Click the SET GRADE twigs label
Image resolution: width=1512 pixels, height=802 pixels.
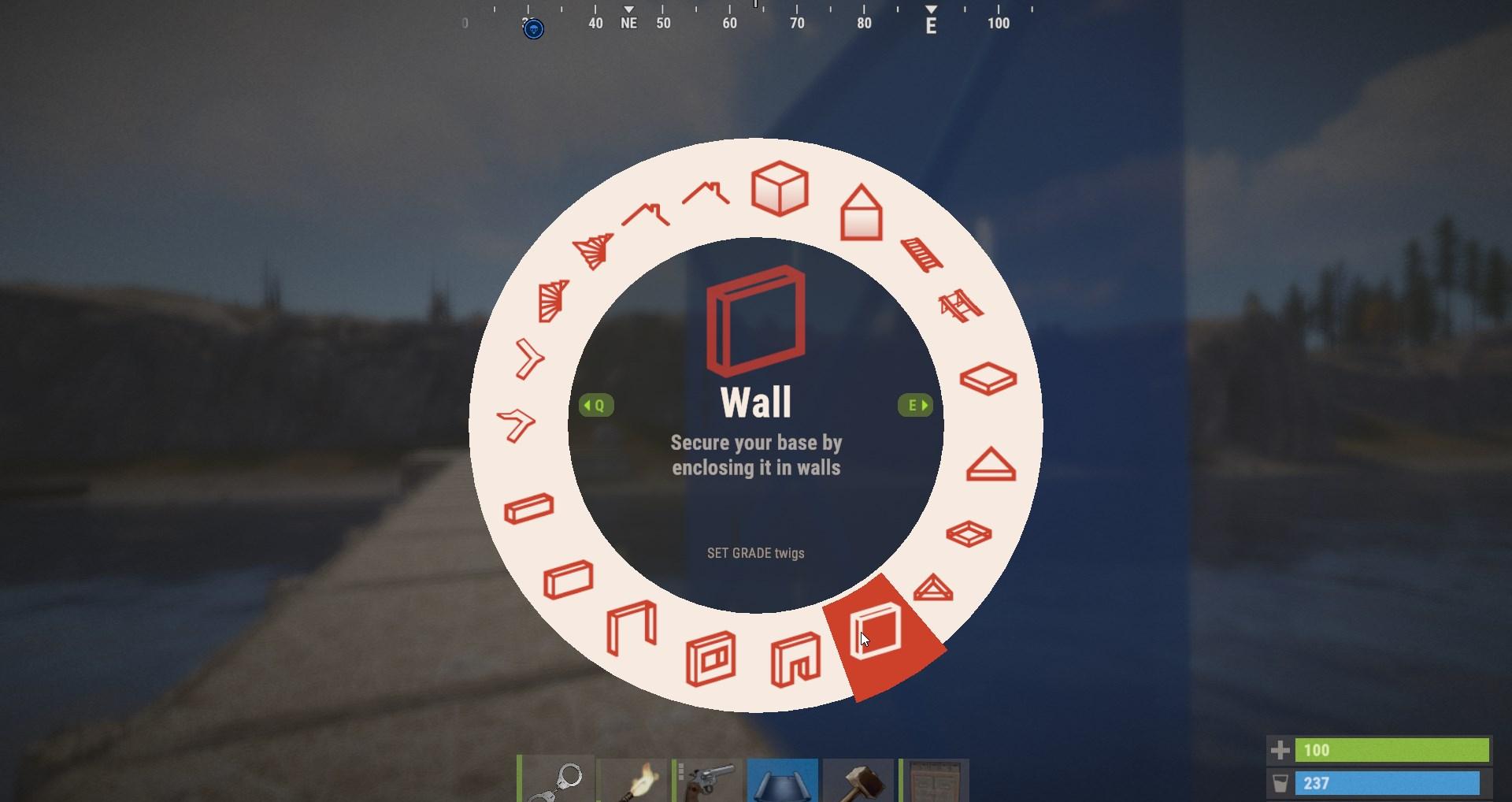tap(756, 553)
